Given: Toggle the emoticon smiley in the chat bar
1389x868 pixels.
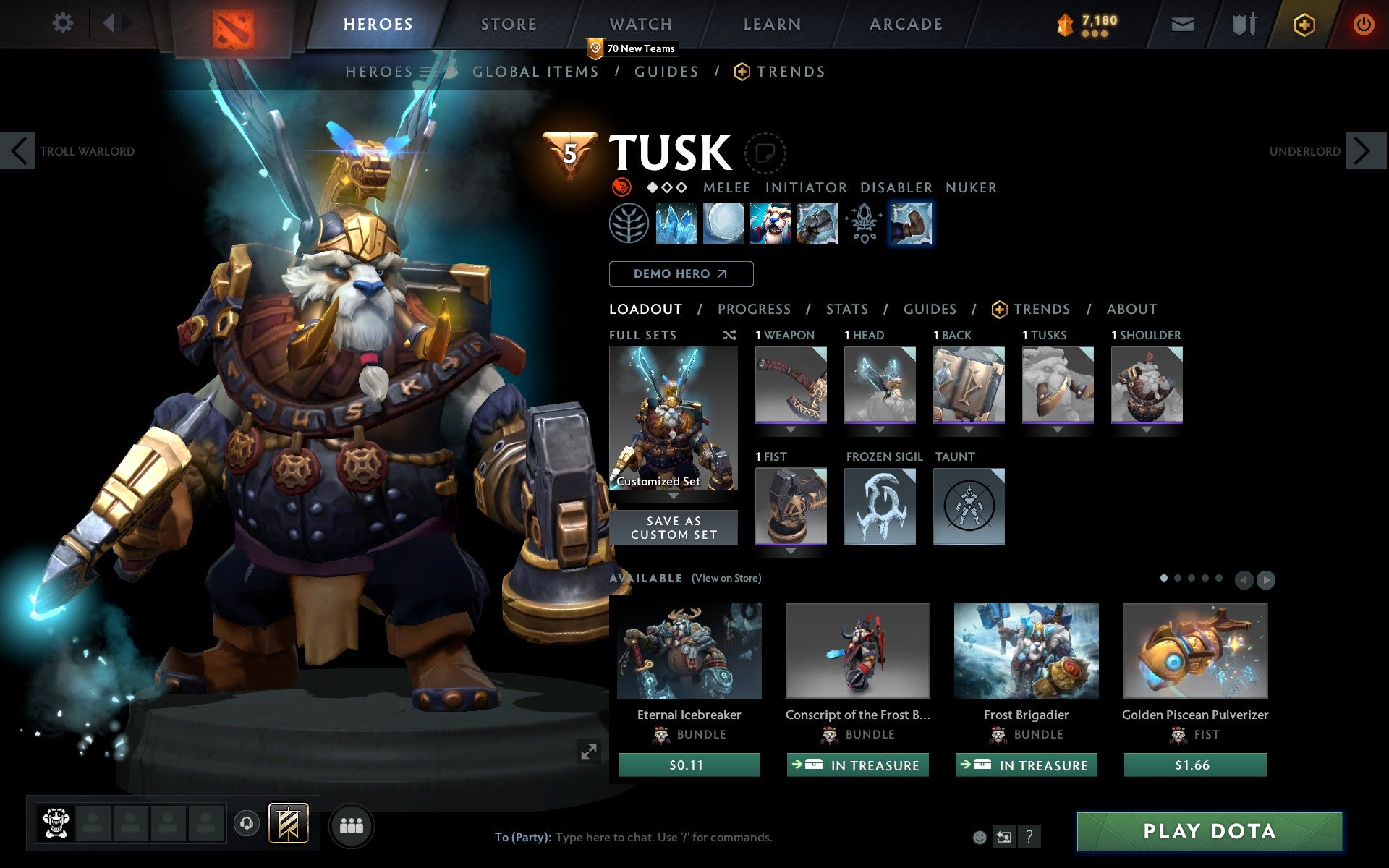Looking at the screenshot, I should pos(981,838).
